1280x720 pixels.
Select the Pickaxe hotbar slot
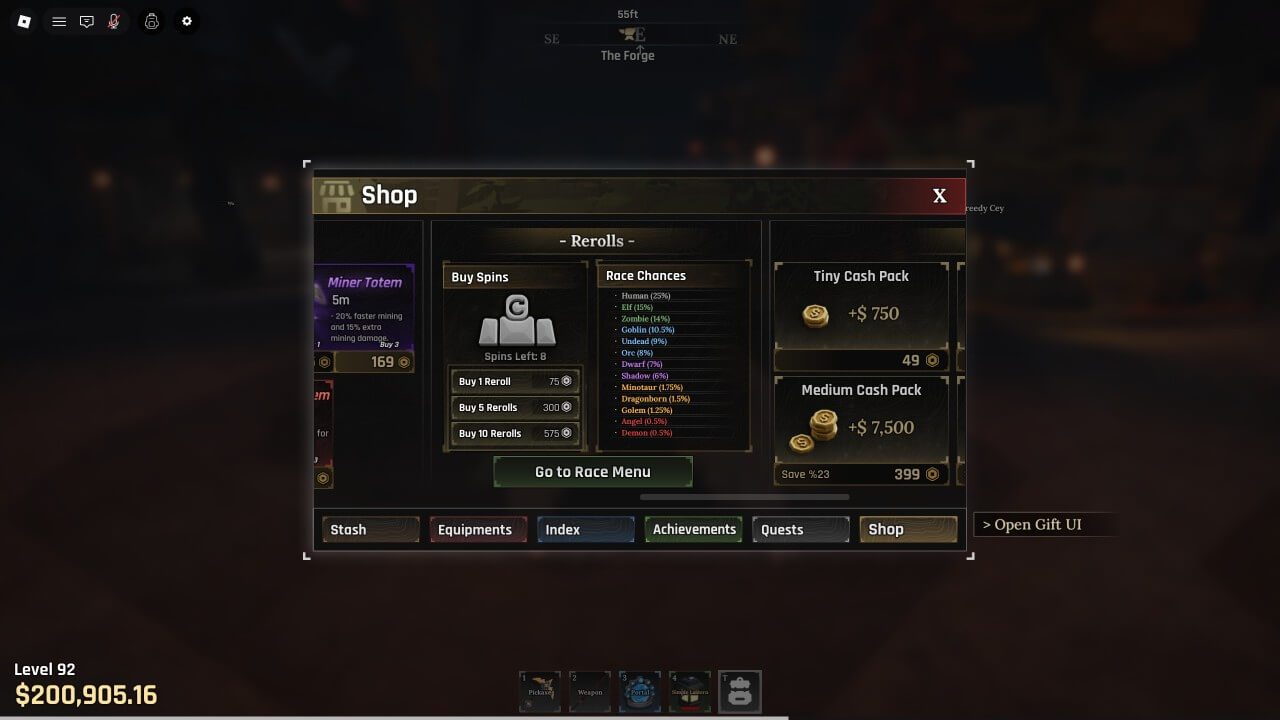point(540,691)
